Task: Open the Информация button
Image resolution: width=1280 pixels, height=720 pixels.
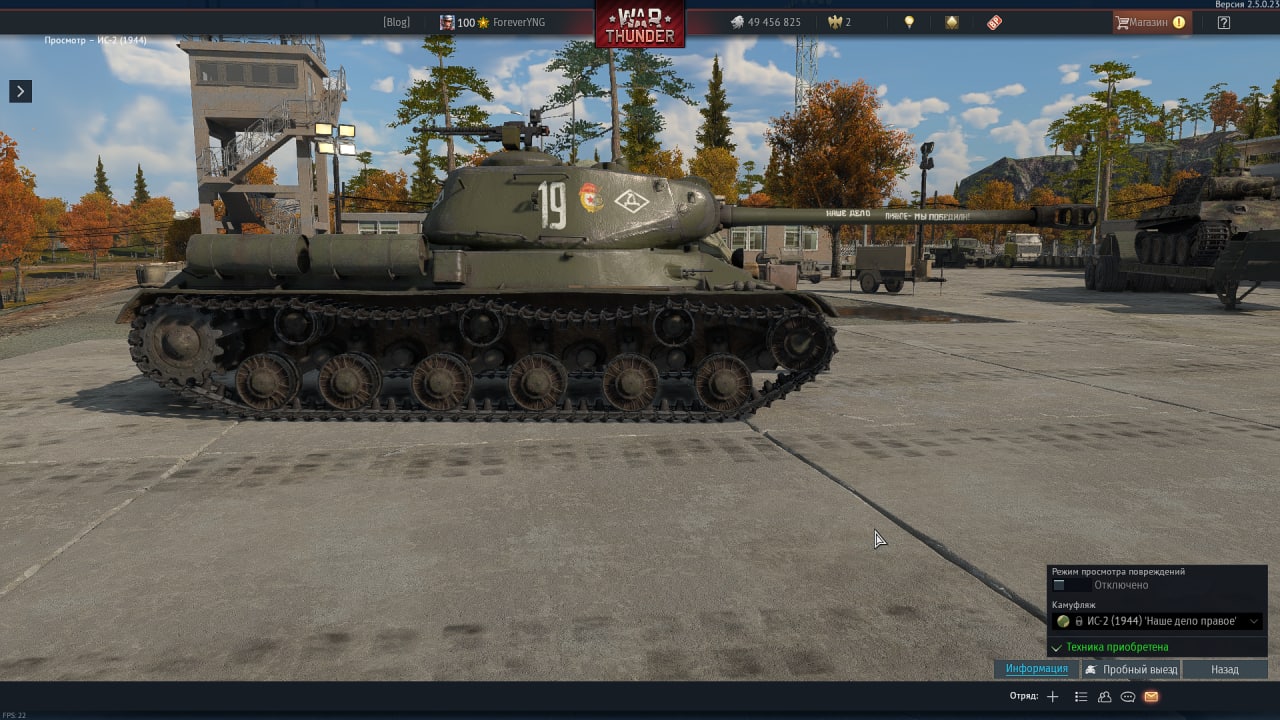Action: point(1036,669)
